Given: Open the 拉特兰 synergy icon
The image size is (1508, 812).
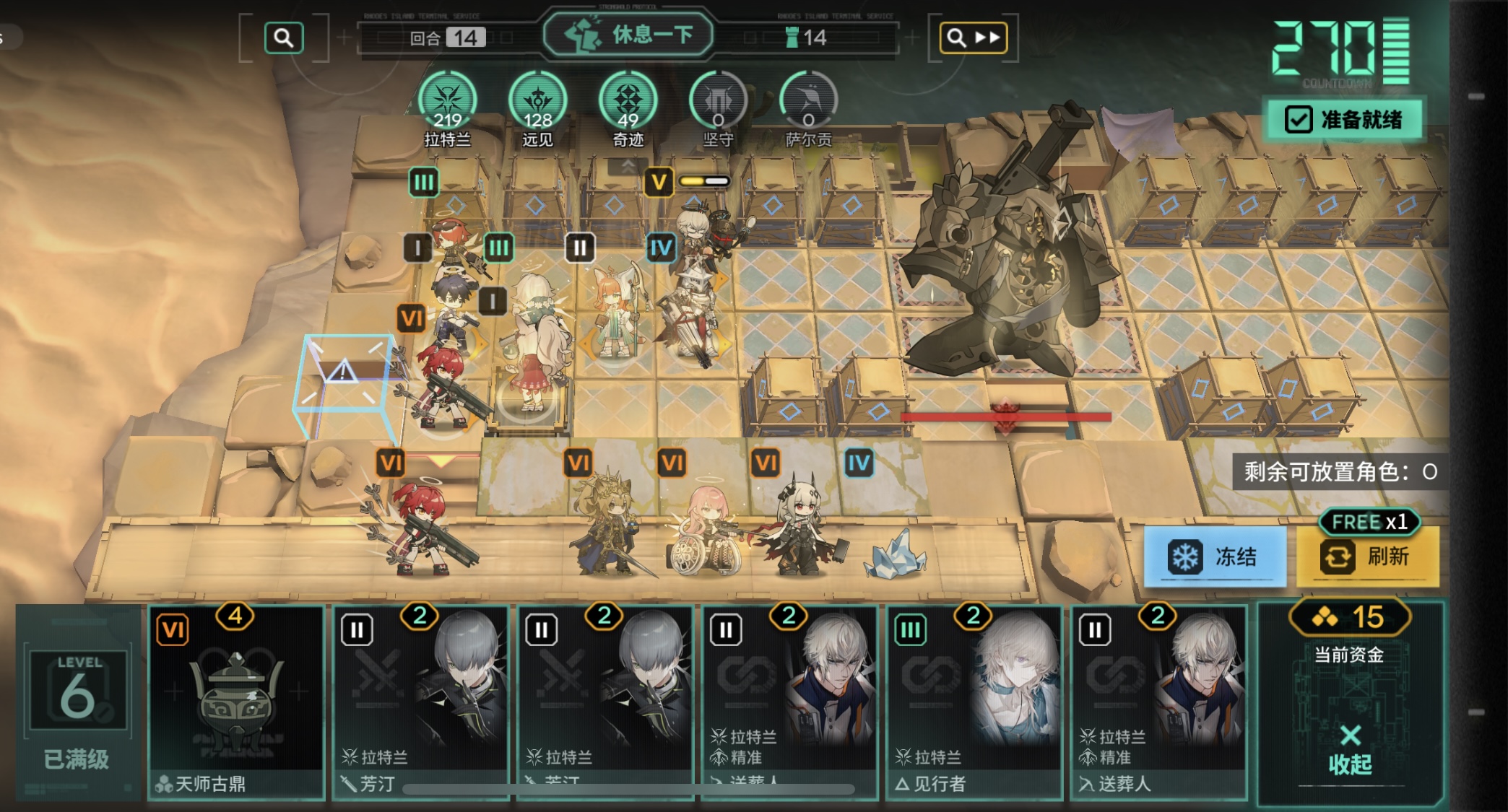Looking at the screenshot, I should (448, 102).
